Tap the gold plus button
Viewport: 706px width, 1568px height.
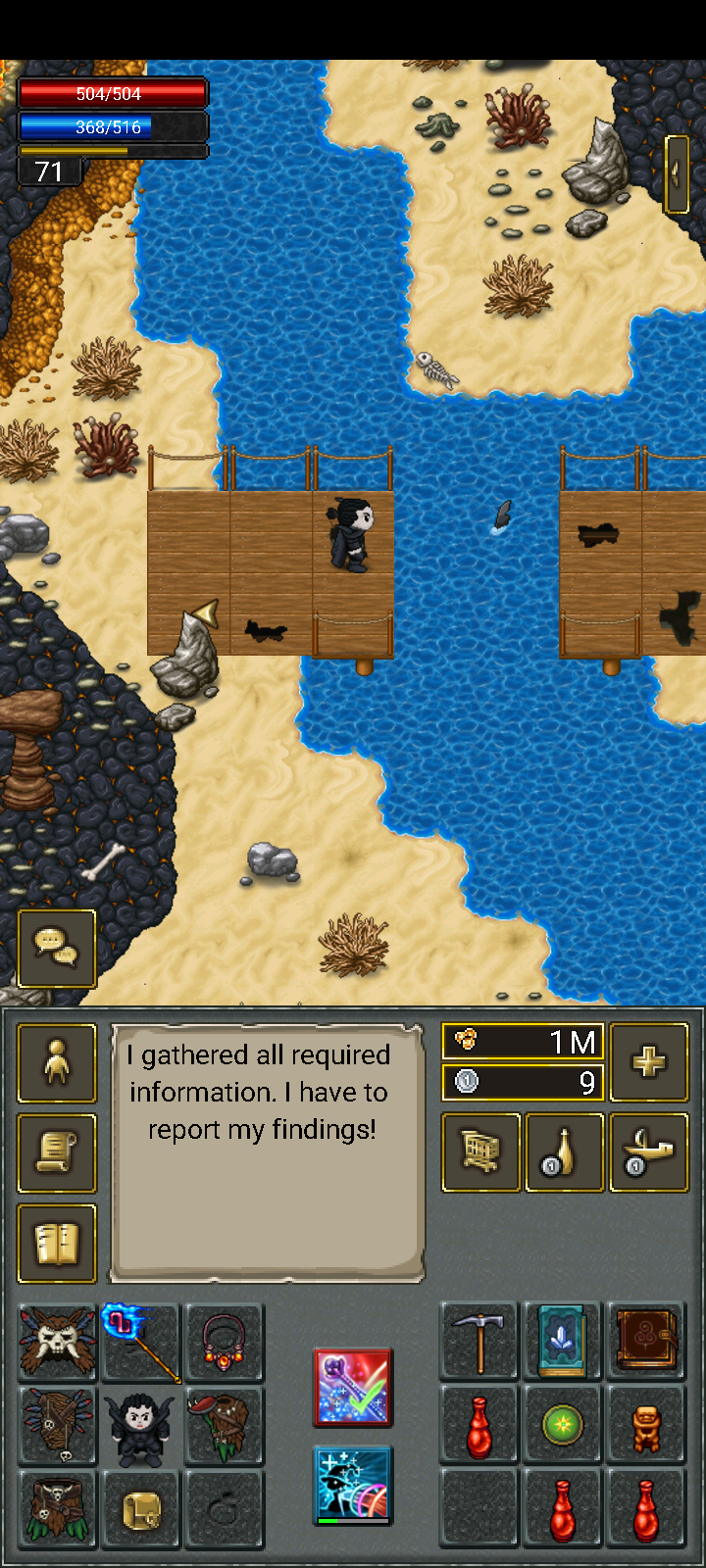[x=648, y=1062]
